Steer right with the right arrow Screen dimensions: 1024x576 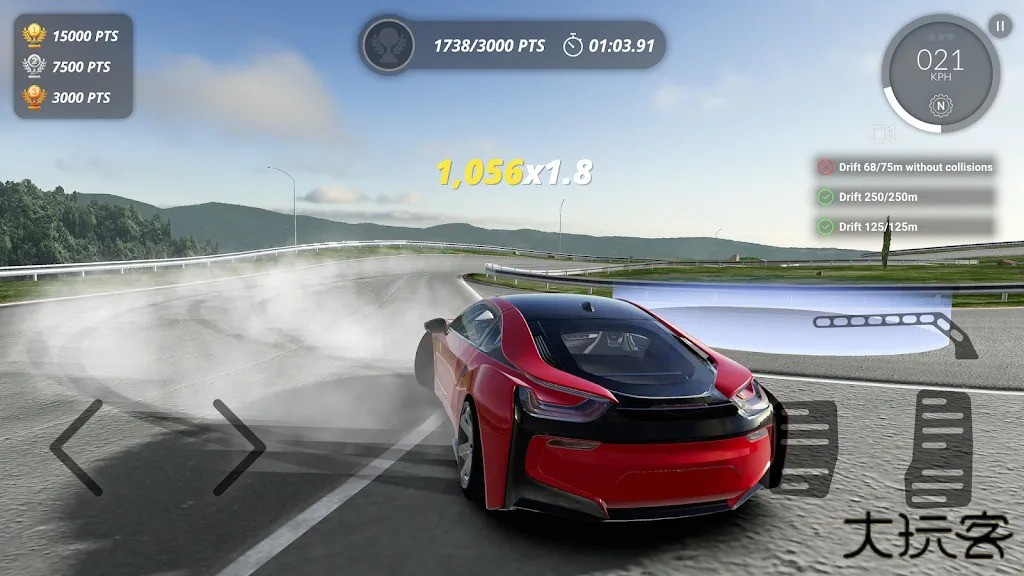coord(238,447)
